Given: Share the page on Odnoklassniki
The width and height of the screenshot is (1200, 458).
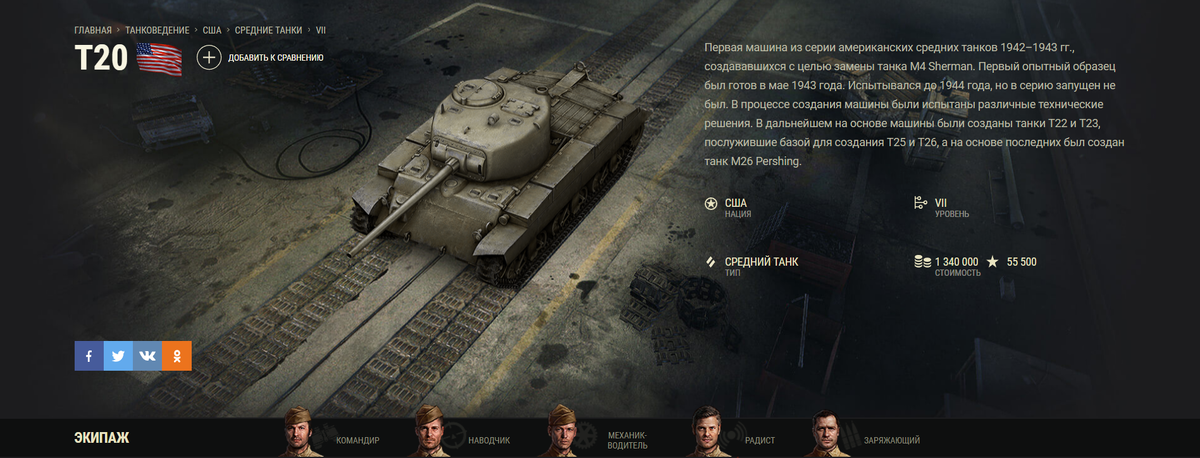Looking at the screenshot, I should pos(177,356).
